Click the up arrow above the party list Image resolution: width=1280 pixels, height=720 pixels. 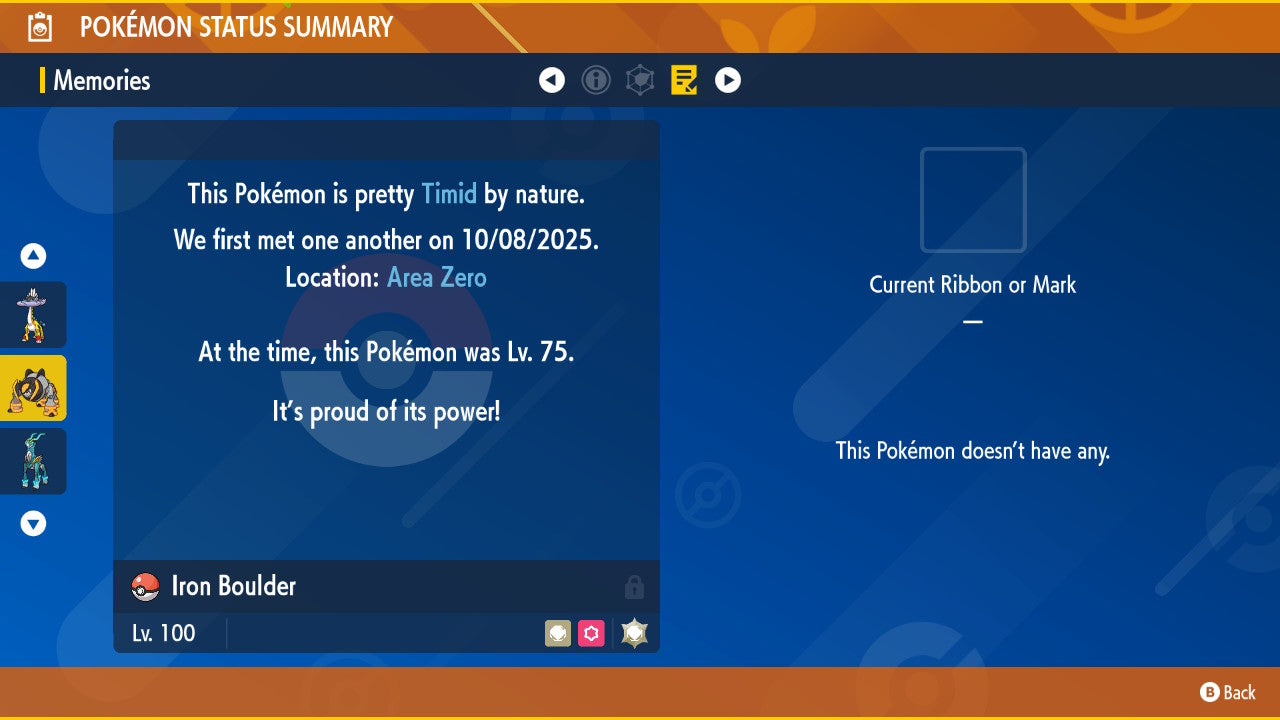point(32,256)
